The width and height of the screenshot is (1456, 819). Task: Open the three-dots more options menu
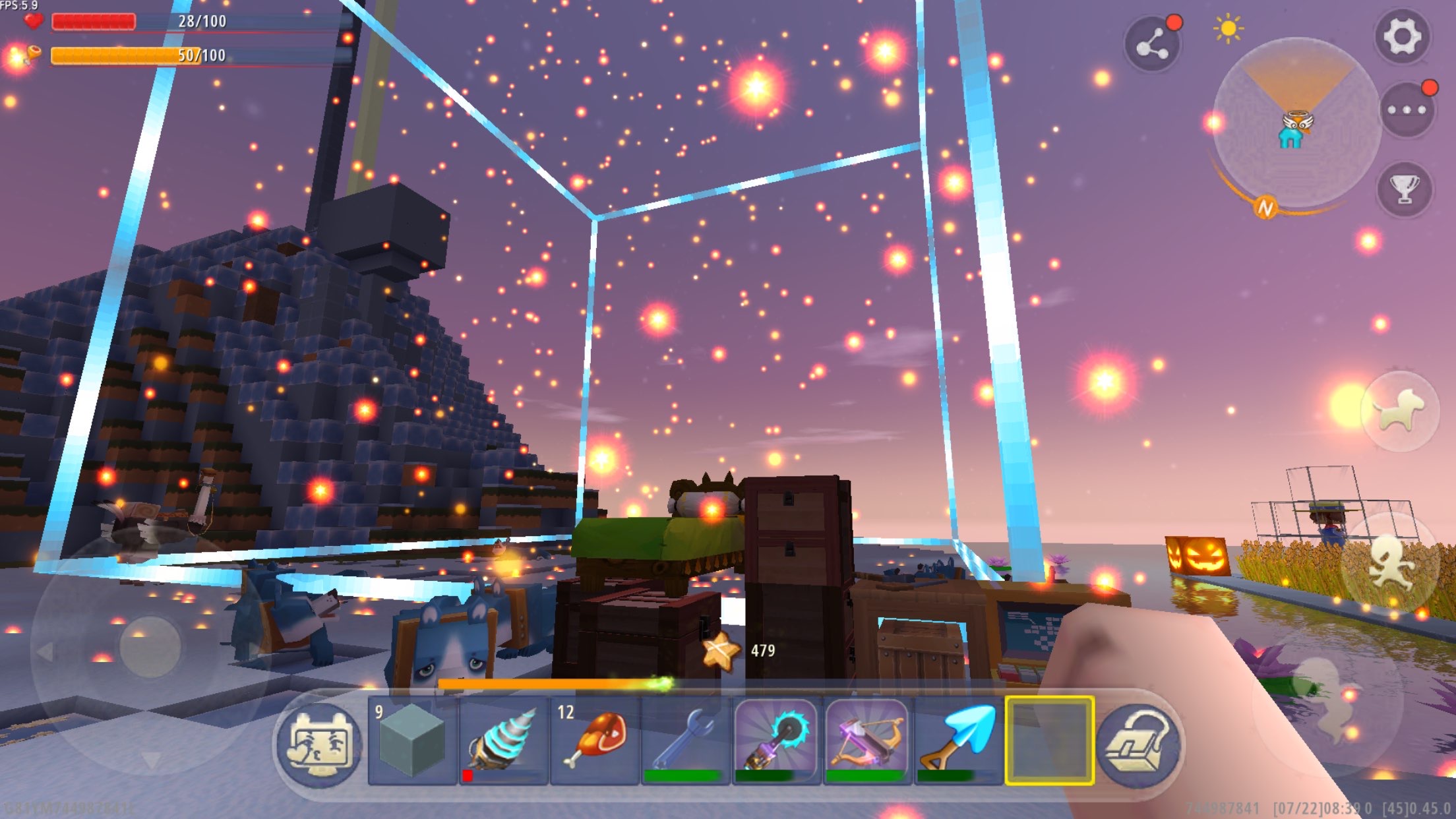(x=1407, y=110)
